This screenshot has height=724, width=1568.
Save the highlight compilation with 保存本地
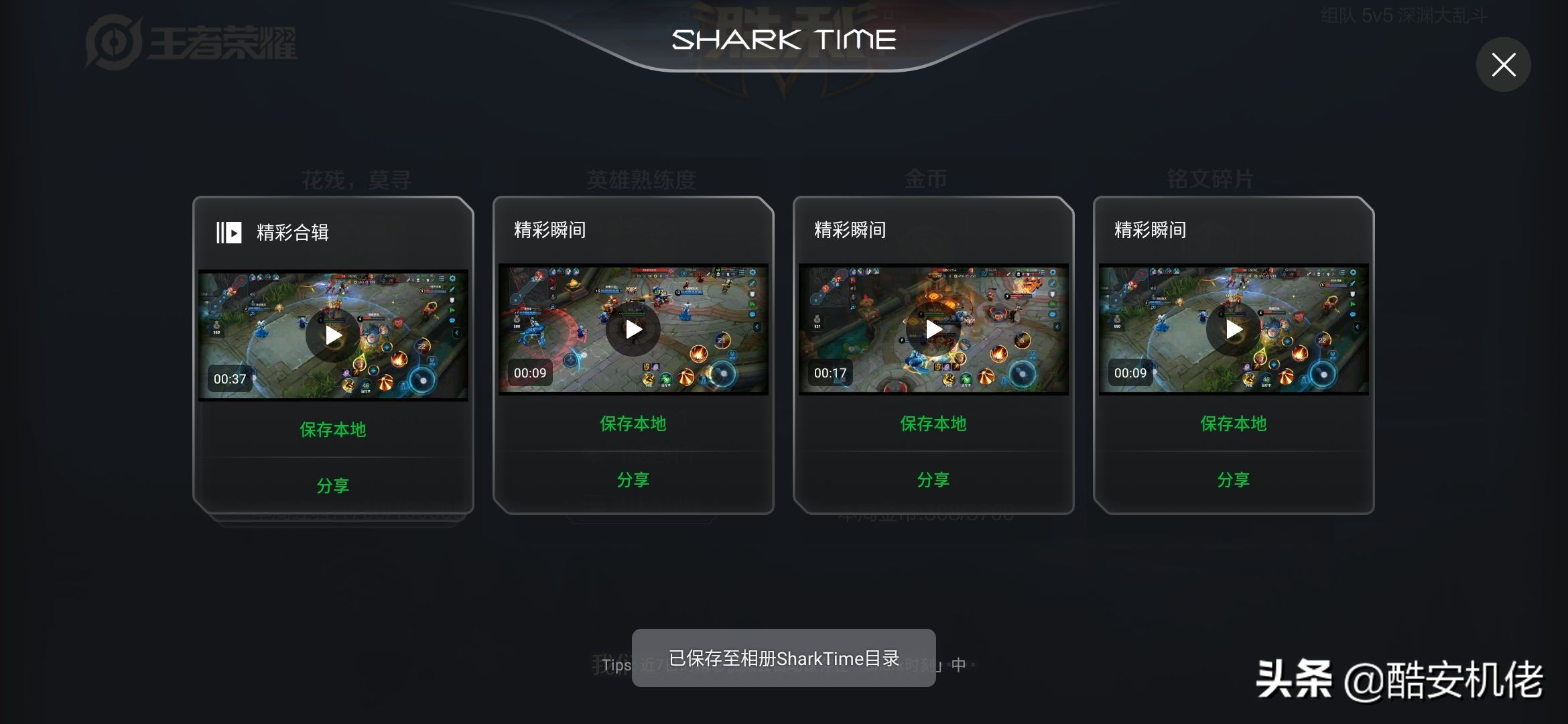click(333, 430)
